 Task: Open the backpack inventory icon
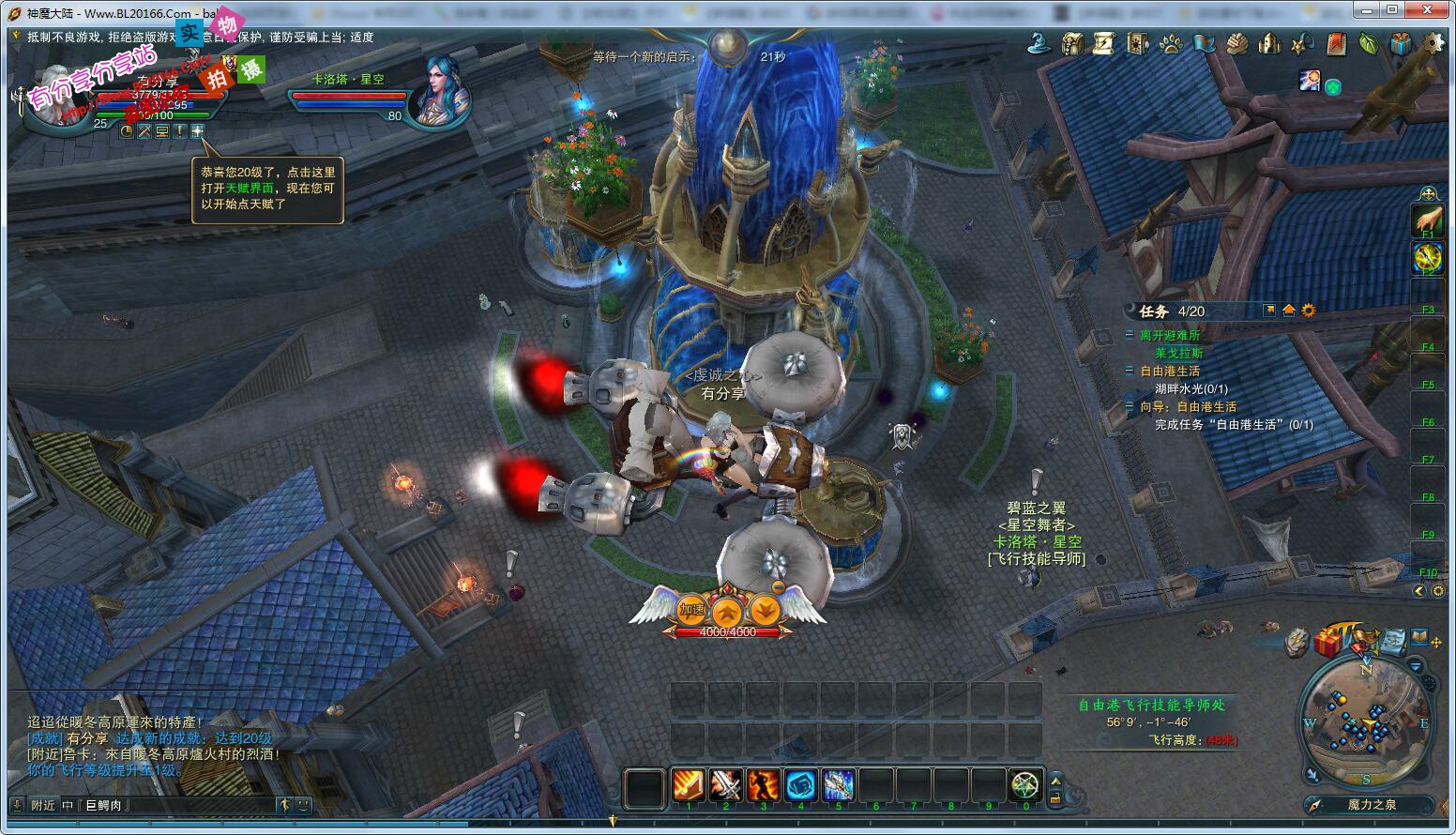[x=1072, y=43]
